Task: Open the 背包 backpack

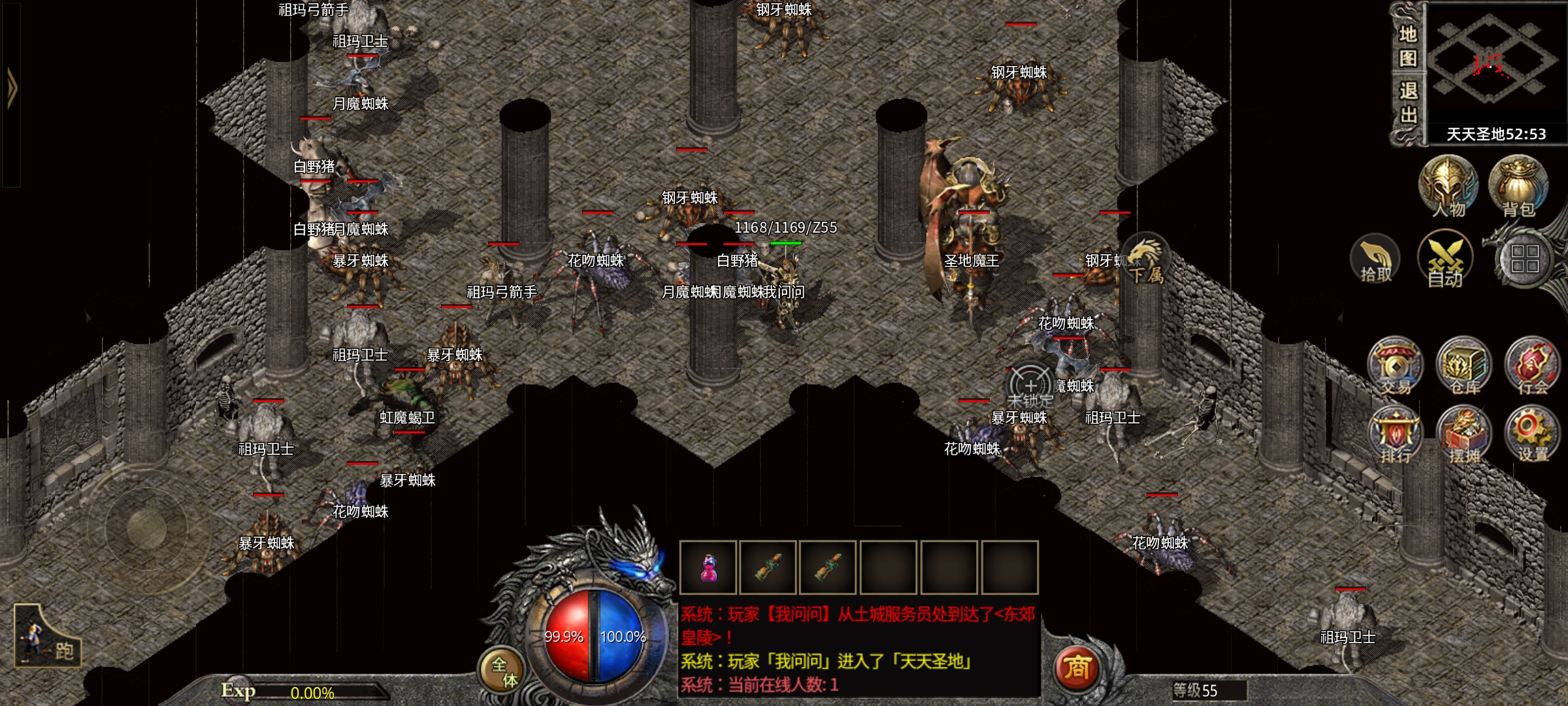Action: click(x=1518, y=186)
